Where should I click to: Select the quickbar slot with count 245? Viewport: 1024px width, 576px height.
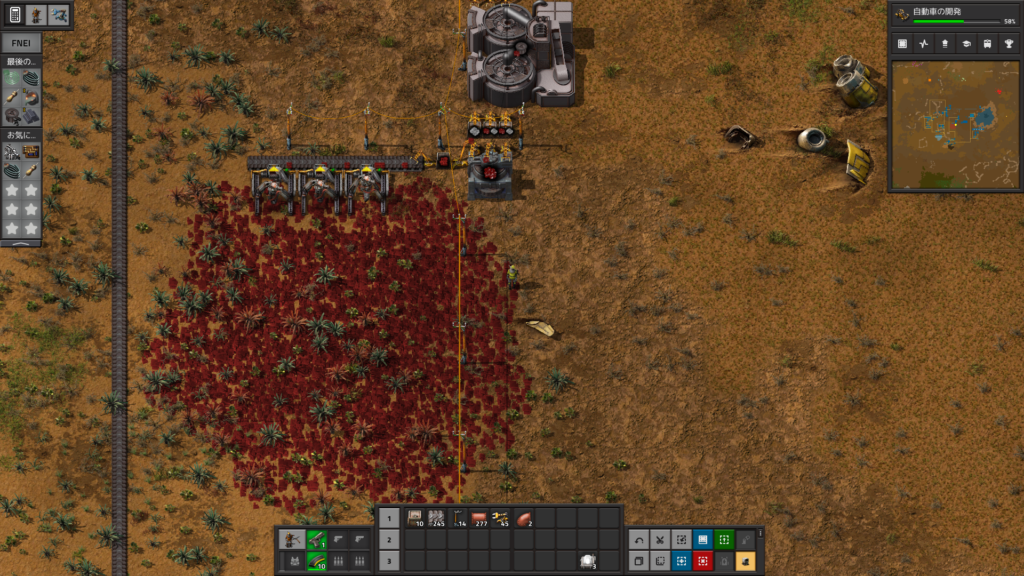click(437, 518)
